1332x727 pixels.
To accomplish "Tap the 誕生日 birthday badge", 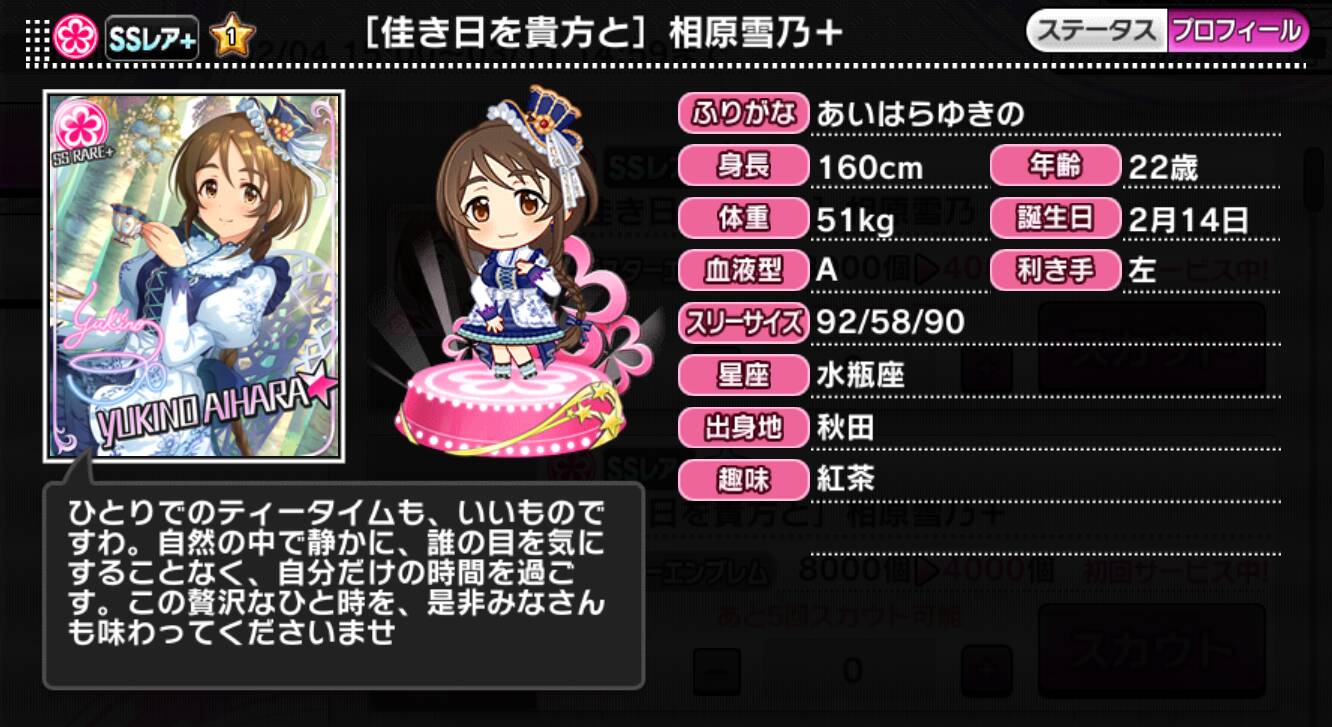I will point(1056,218).
